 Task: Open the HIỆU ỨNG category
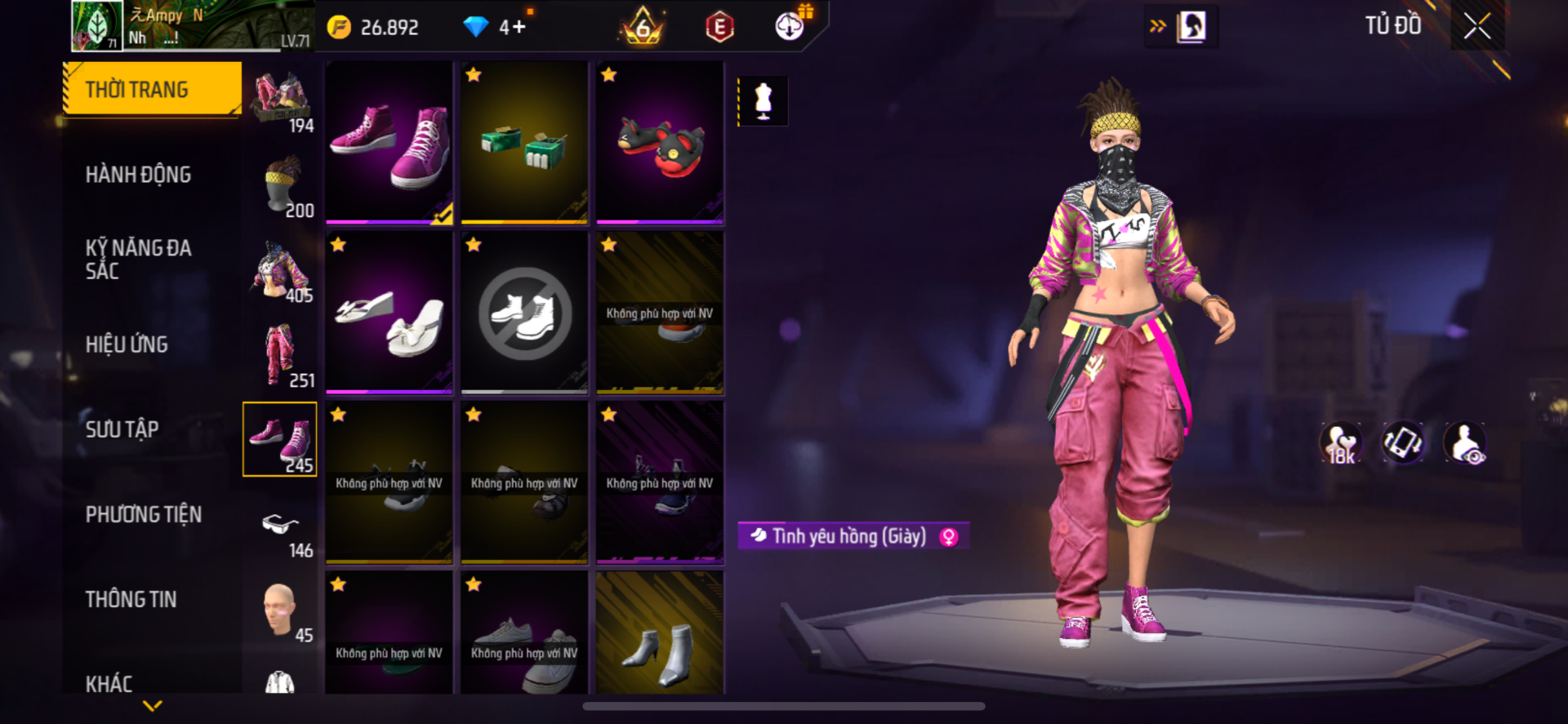tap(127, 344)
